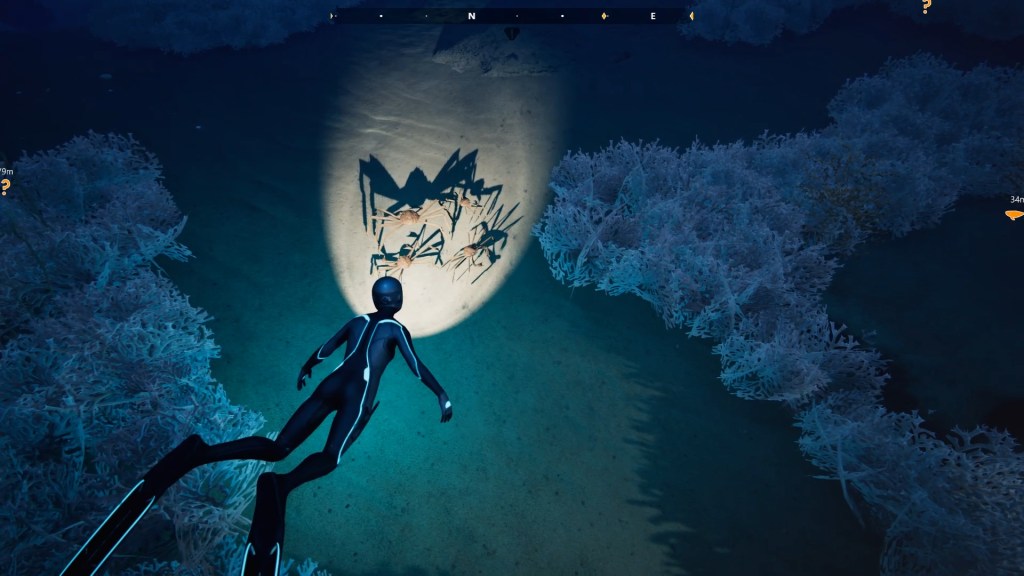This screenshot has width=1024, height=576.
Task: Select the question mark marker labeled 9m
Action: coord(5,186)
